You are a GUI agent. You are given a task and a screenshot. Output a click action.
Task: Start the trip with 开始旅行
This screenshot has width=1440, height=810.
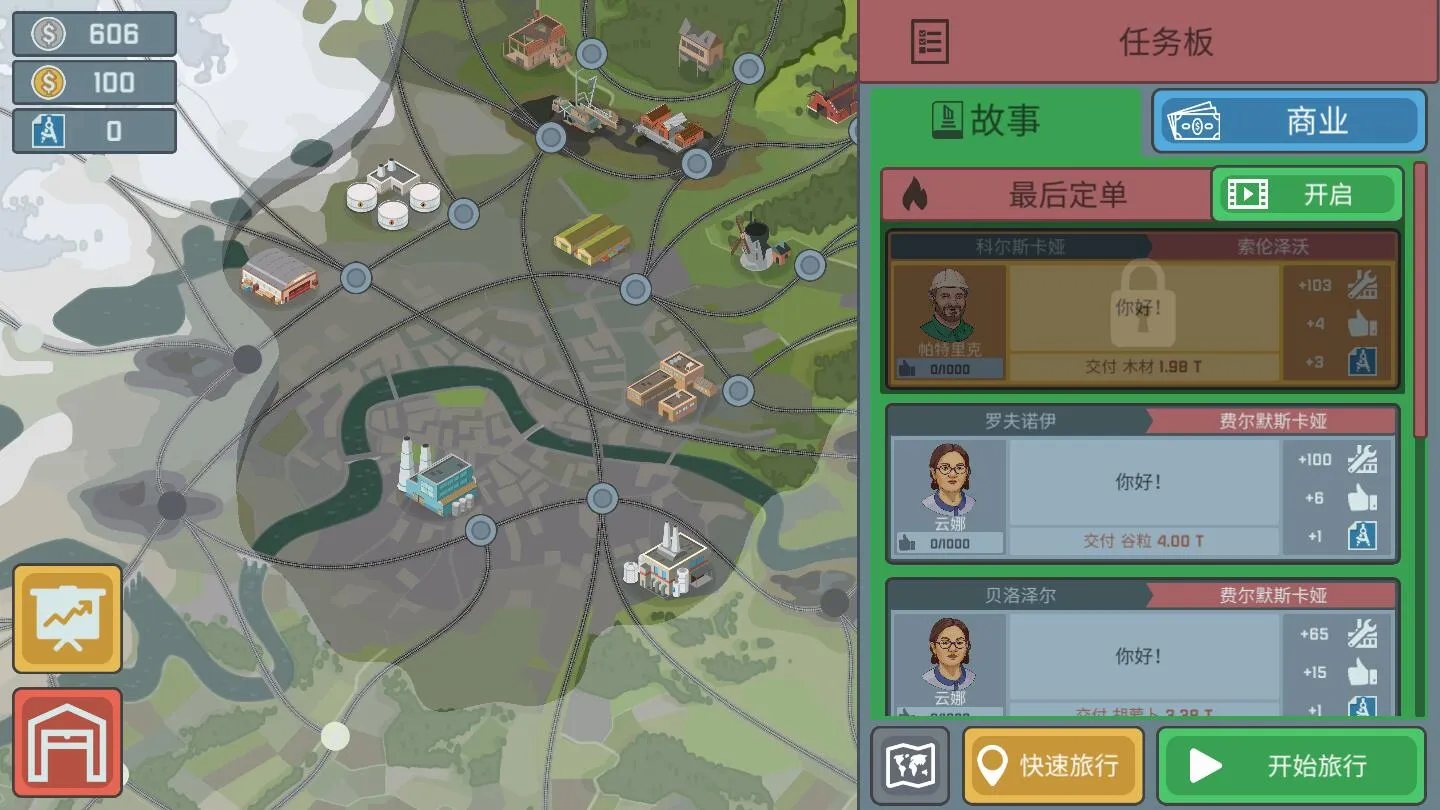(1290, 766)
